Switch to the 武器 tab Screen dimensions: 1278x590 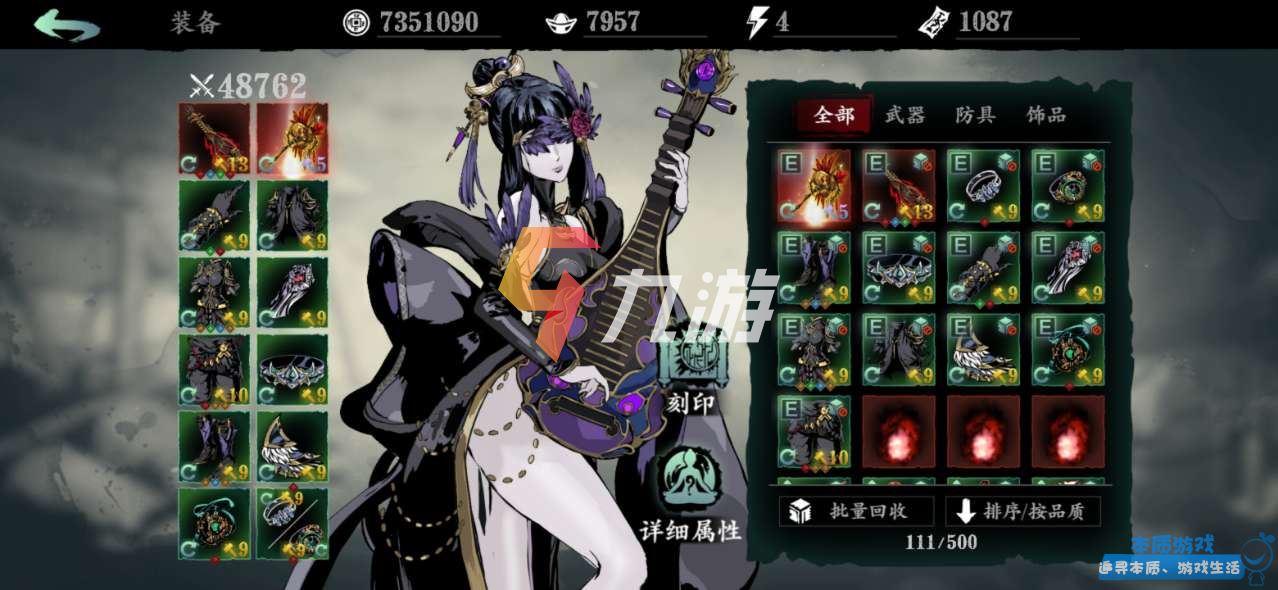tap(905, 115)
